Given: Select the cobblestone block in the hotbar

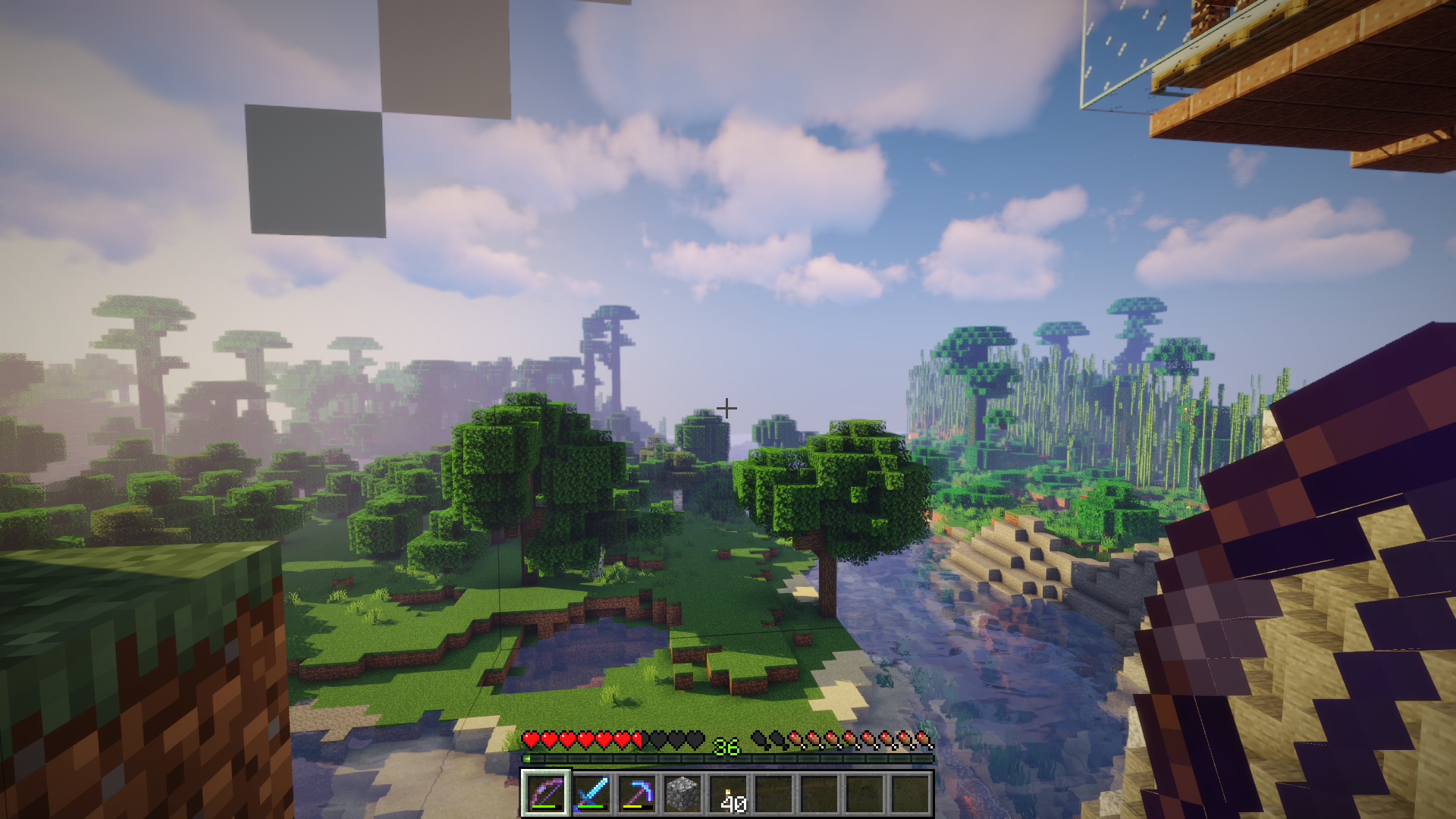Looking at the screenshot, I should 682,792.
